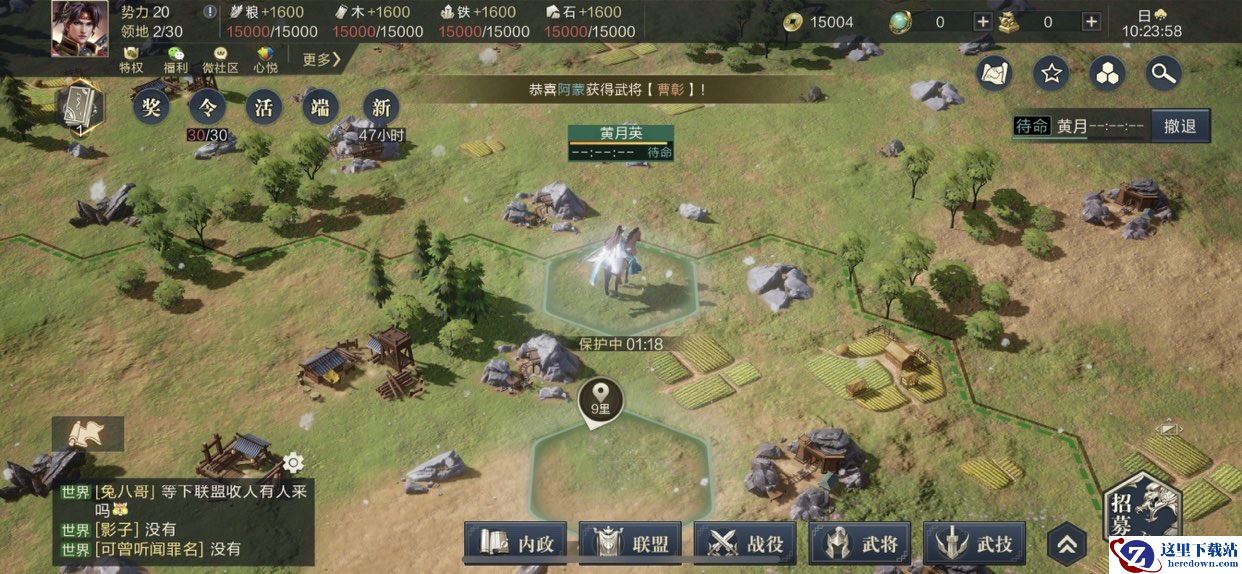
Task: Open the star favorites icon
Action: click(x=1051, y=73)
